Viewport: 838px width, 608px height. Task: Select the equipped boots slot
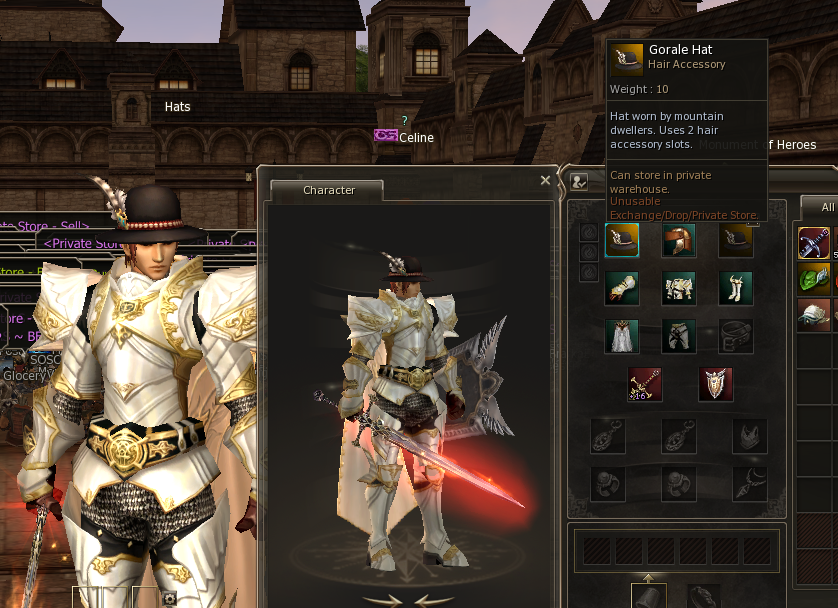[736, 288]
